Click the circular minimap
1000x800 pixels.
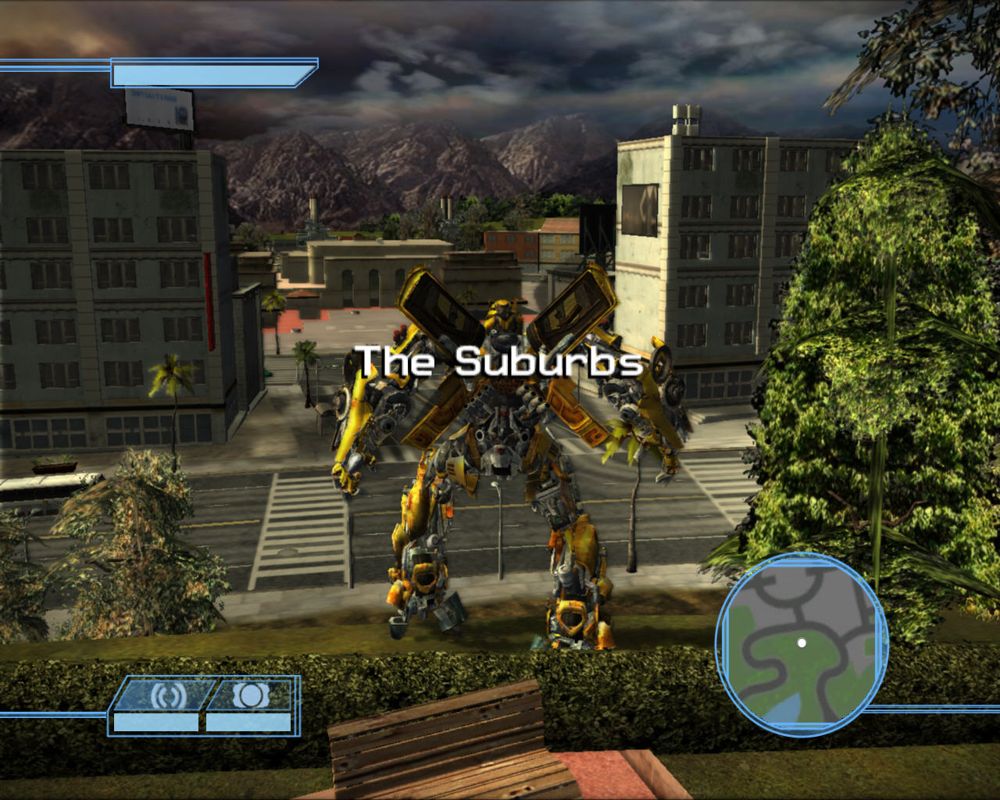(x=801, y=643)
